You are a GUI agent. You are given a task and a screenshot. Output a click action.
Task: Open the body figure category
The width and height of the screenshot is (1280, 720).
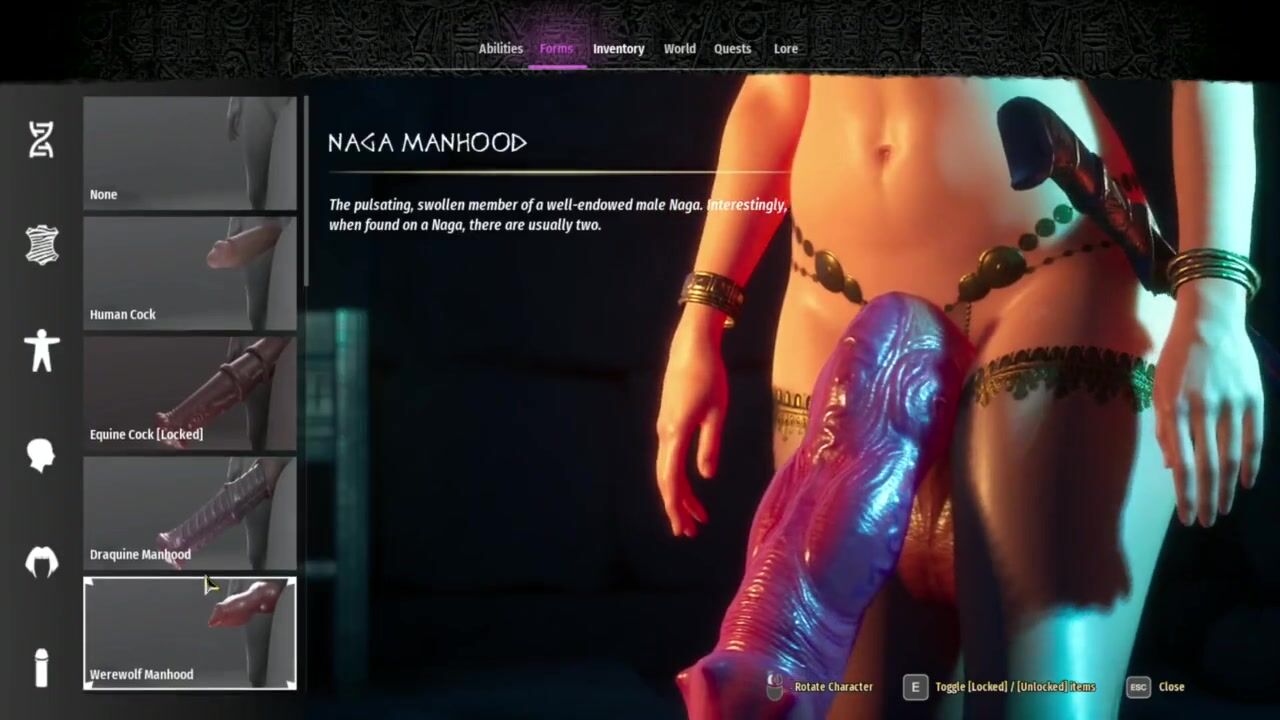(41, 351)
